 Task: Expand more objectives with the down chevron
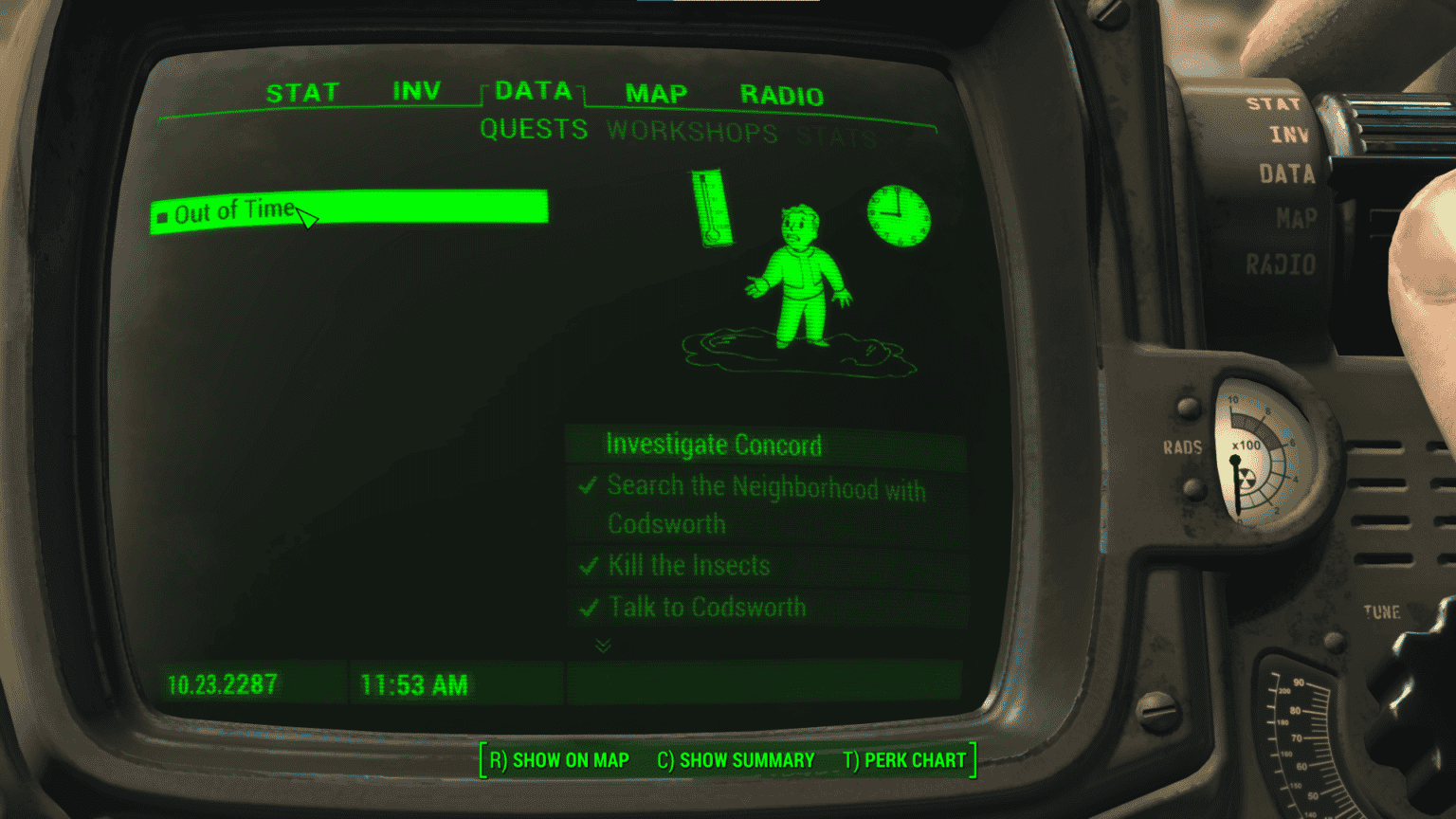[600, 646]
